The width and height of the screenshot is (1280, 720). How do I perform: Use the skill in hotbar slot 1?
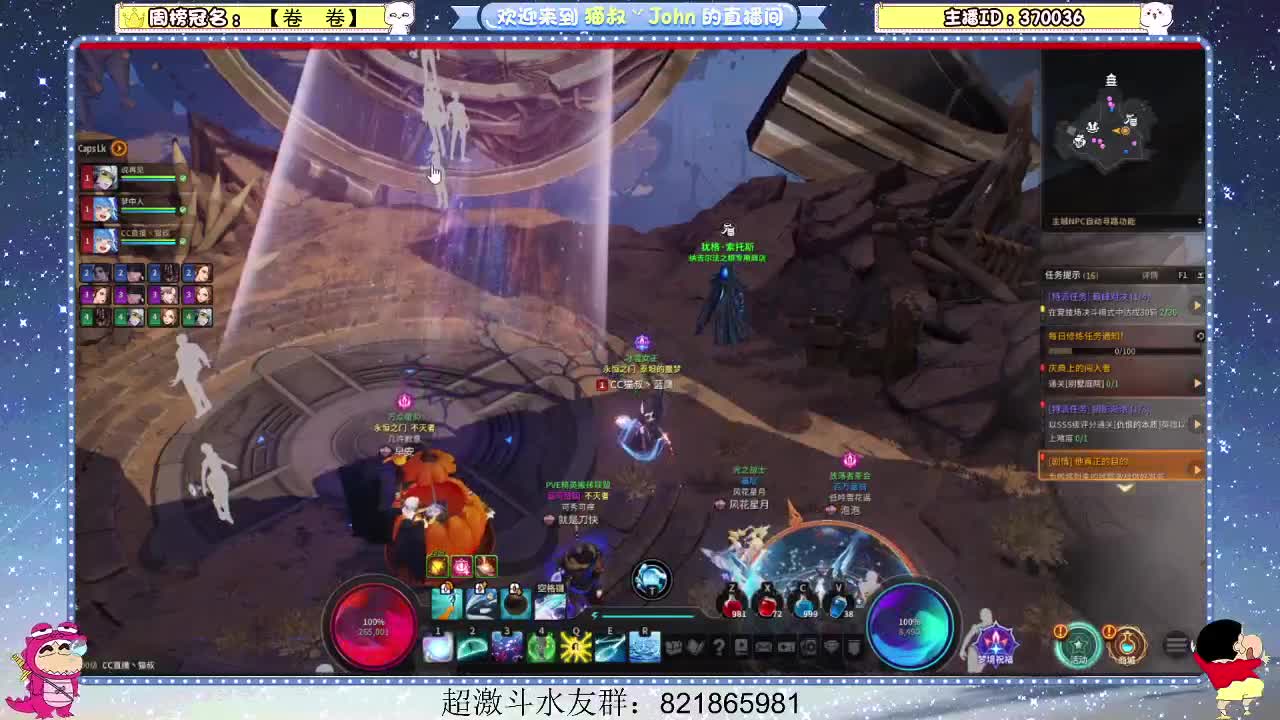click(x=437, y=647)
